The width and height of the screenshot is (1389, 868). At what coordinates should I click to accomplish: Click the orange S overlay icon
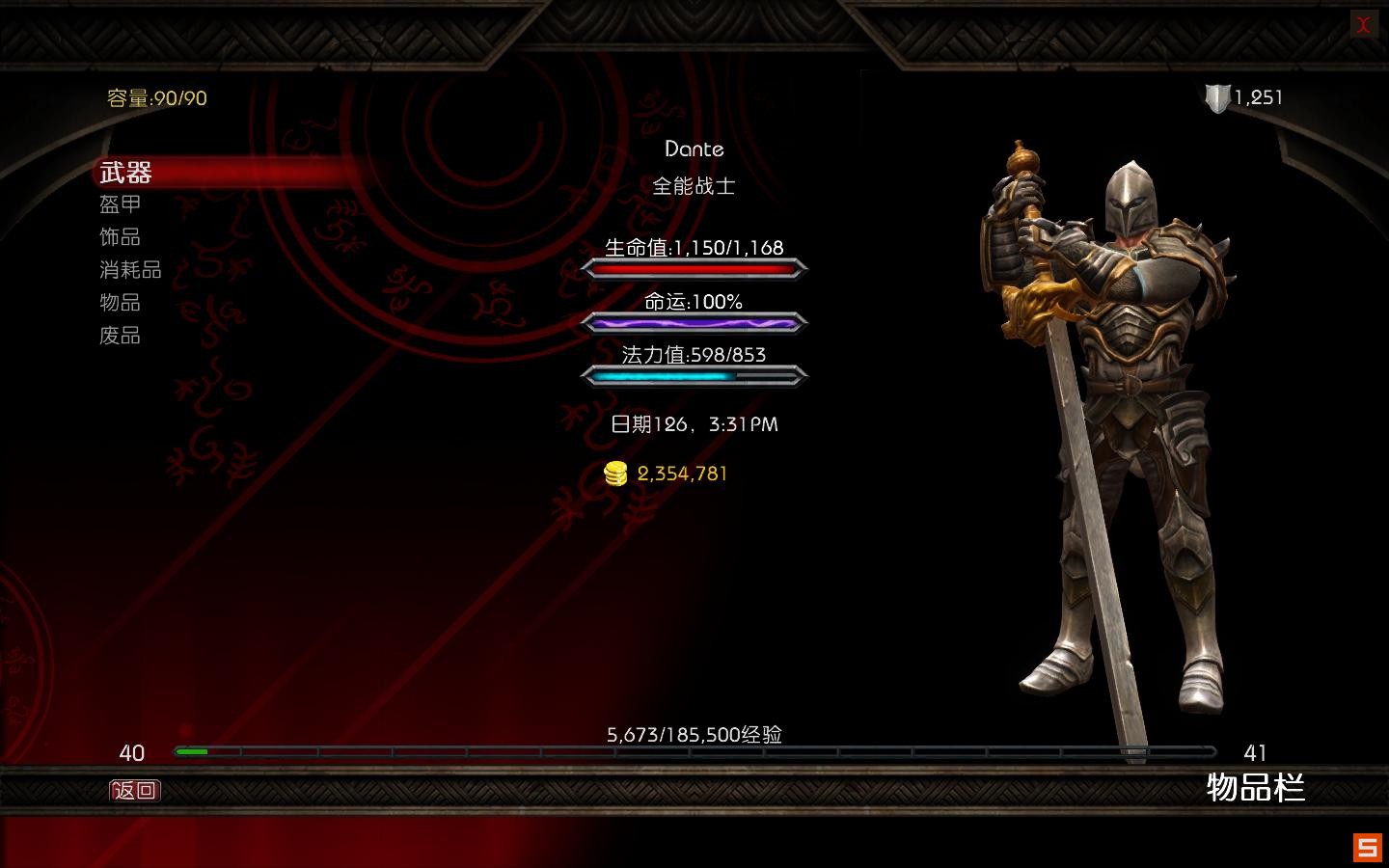point(1367,847)
